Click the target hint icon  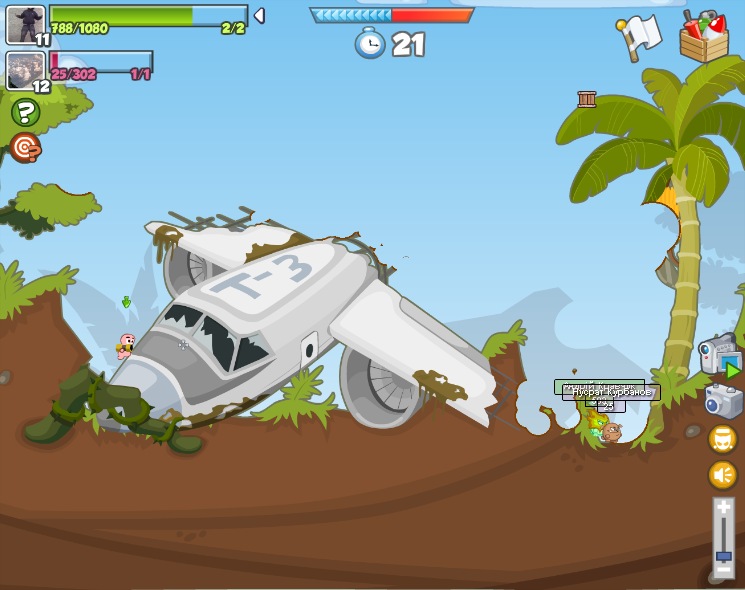25,148
